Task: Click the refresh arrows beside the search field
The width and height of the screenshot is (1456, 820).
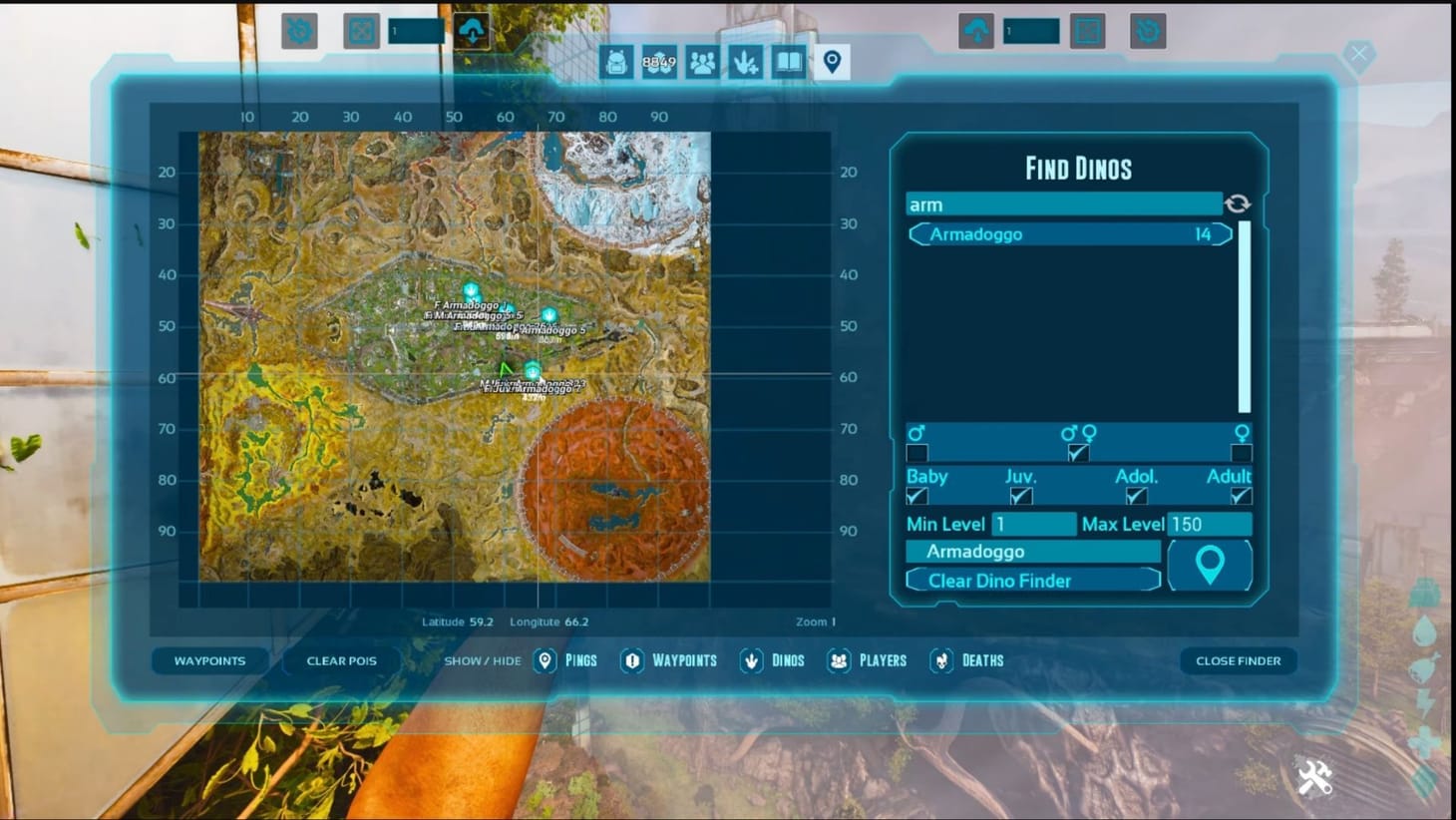Action: (x=1238, y=204)
